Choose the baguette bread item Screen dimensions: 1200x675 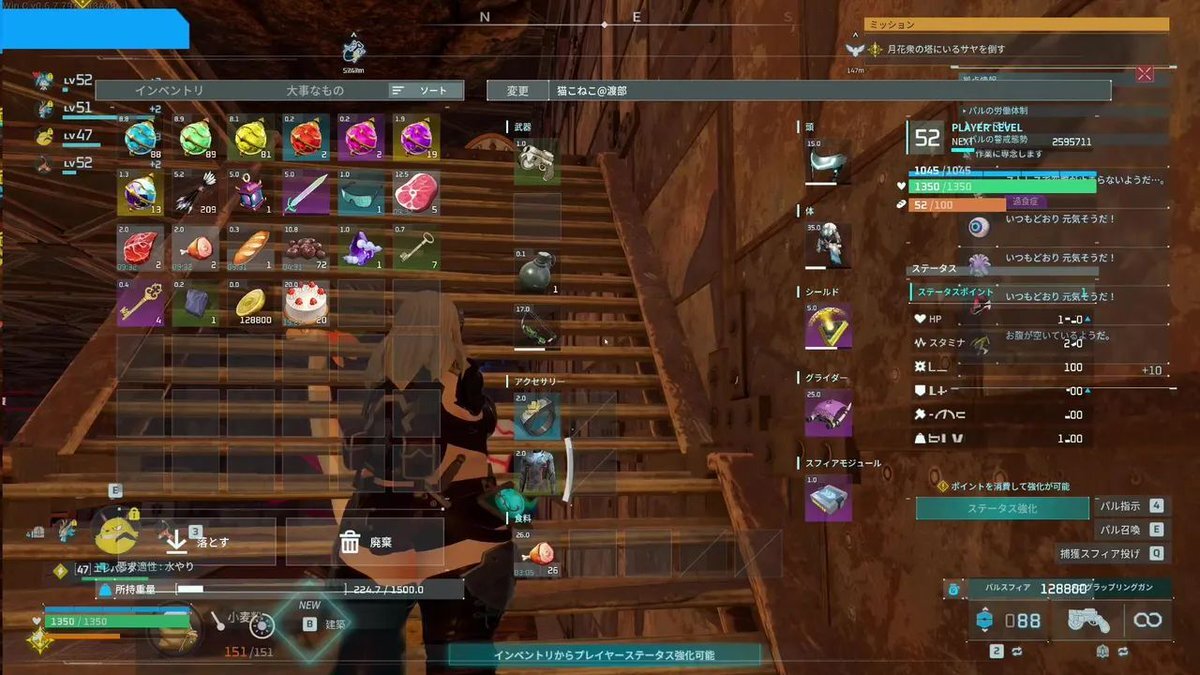point(251,247)
